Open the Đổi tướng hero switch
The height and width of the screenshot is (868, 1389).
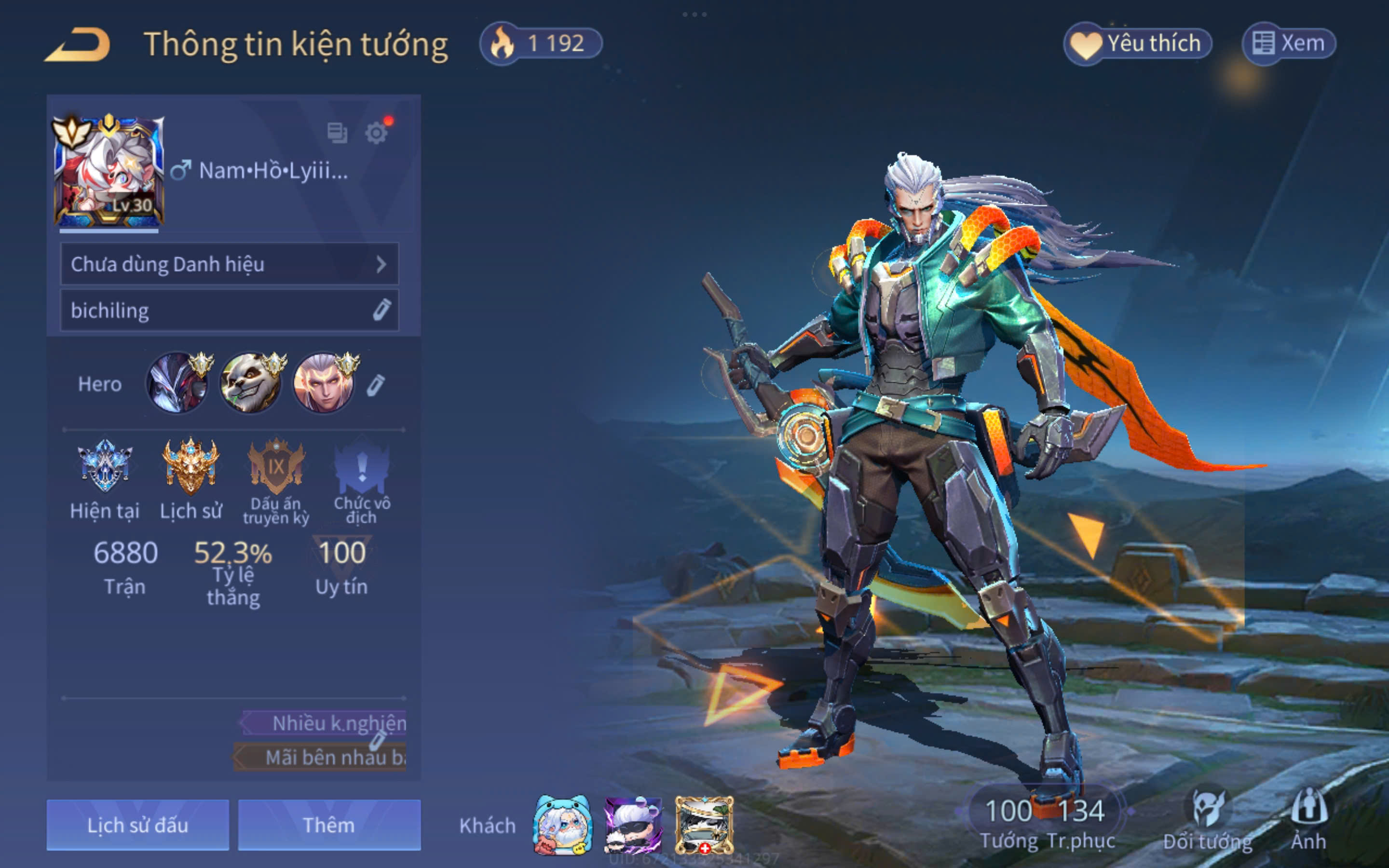1207,820
